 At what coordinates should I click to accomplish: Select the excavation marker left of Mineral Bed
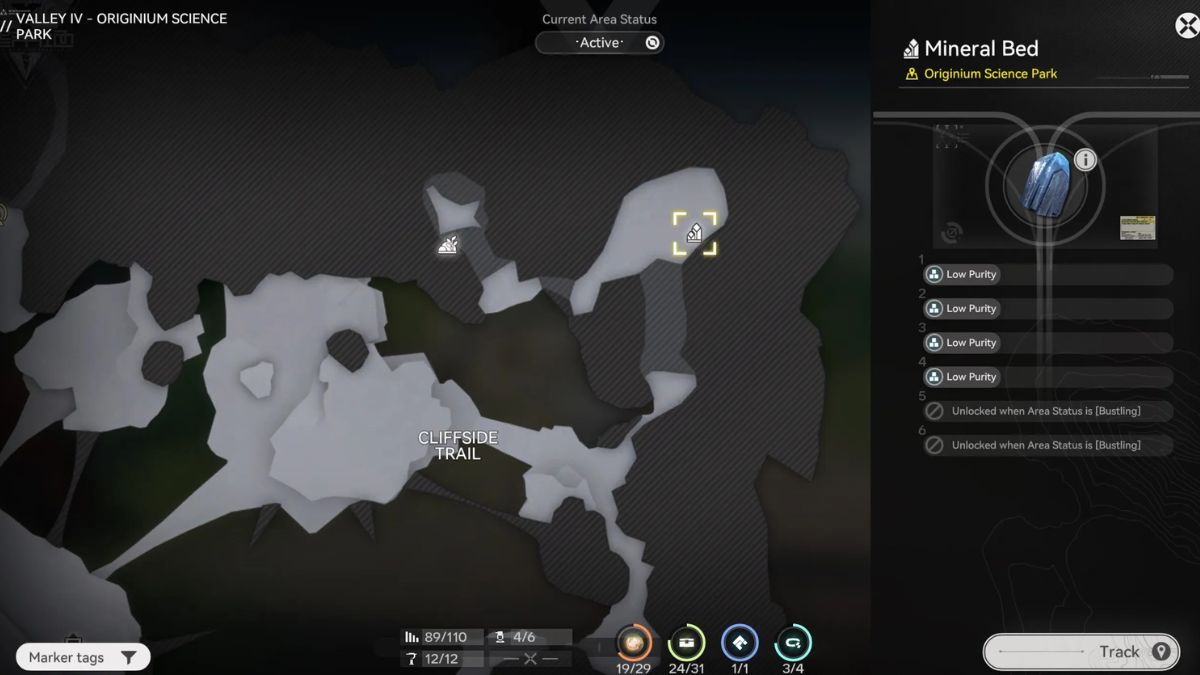tap(448, 243)
